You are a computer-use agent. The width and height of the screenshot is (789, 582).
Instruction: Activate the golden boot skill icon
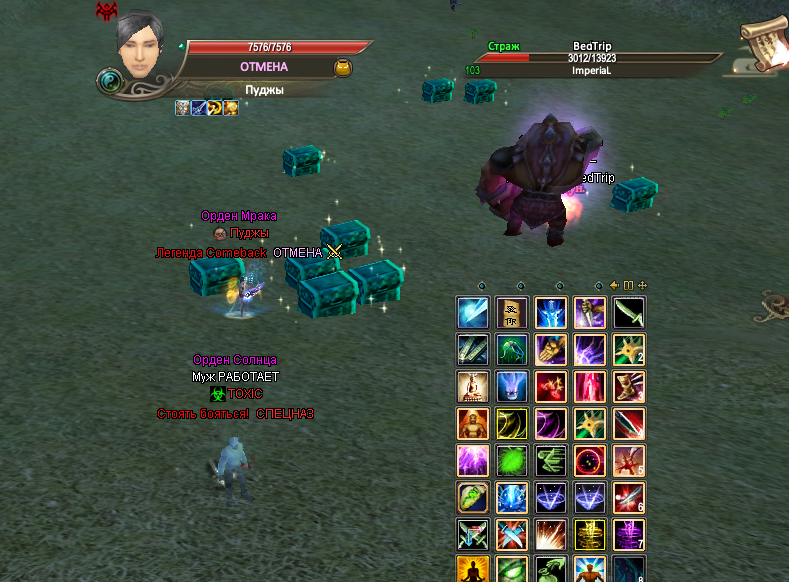630,387
